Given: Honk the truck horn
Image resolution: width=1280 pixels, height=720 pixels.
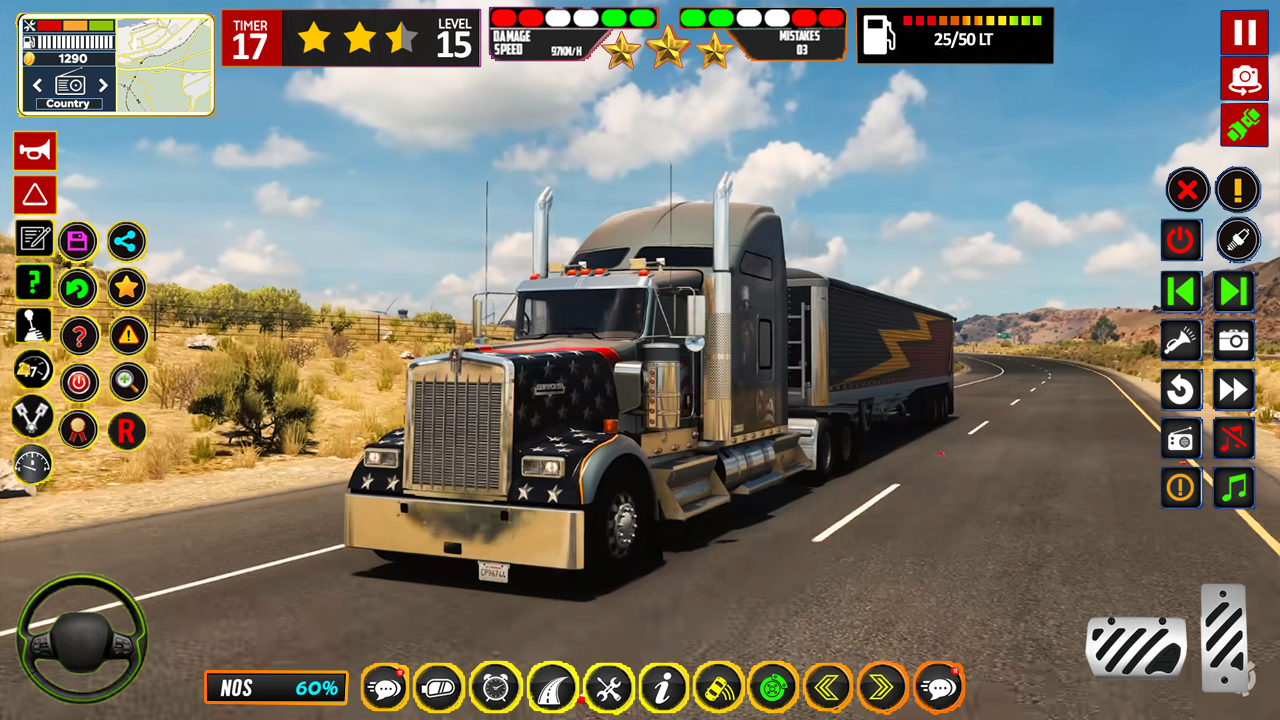Looking at the screenshot, I should coord(35,150).
